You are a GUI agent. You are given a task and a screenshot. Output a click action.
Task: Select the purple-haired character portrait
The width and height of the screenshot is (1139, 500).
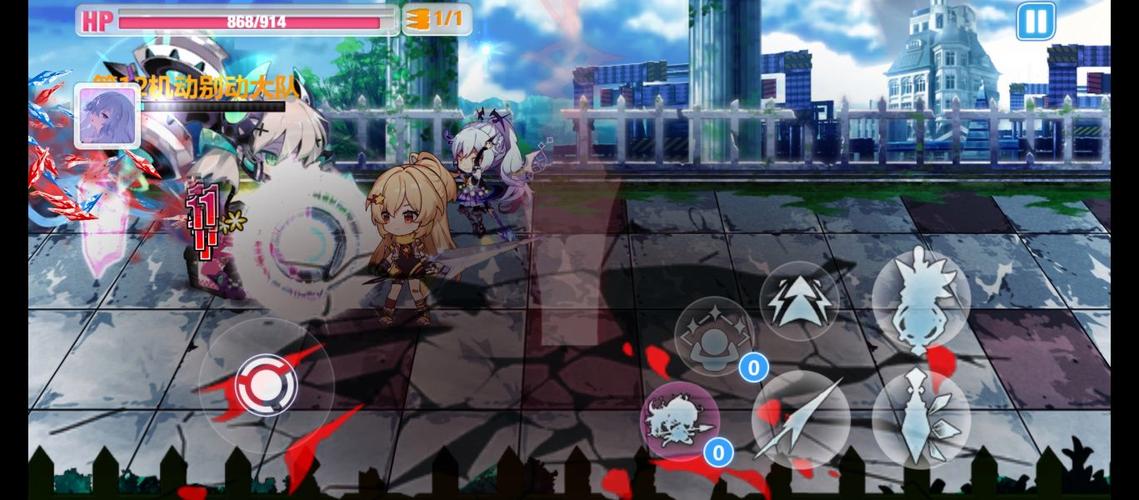click(x=107, y=115)
